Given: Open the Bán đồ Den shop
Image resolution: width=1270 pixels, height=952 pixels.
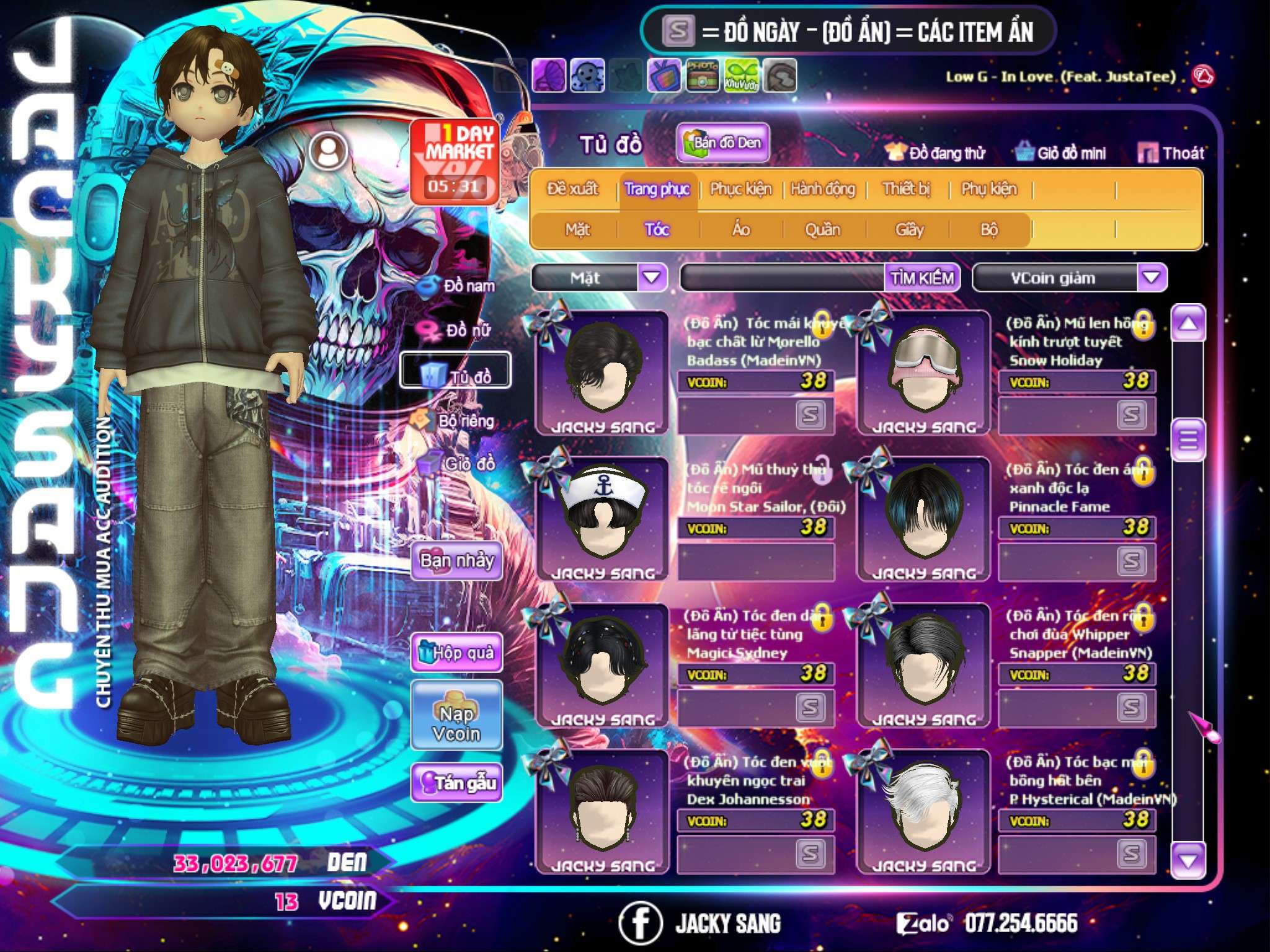Looking at the screenshot, I should [722, 143].
